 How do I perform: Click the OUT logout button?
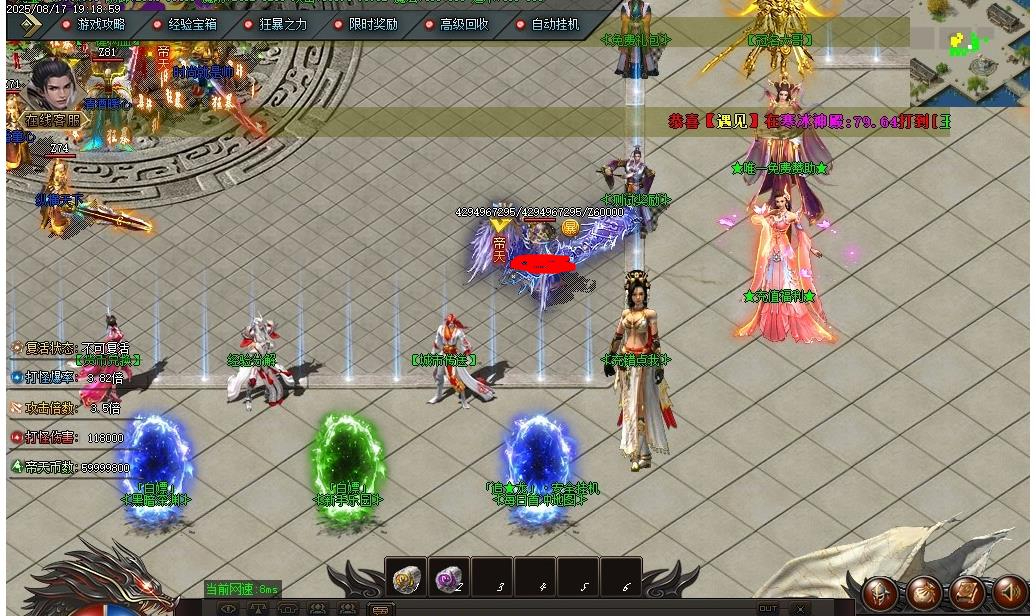point(767,608)
